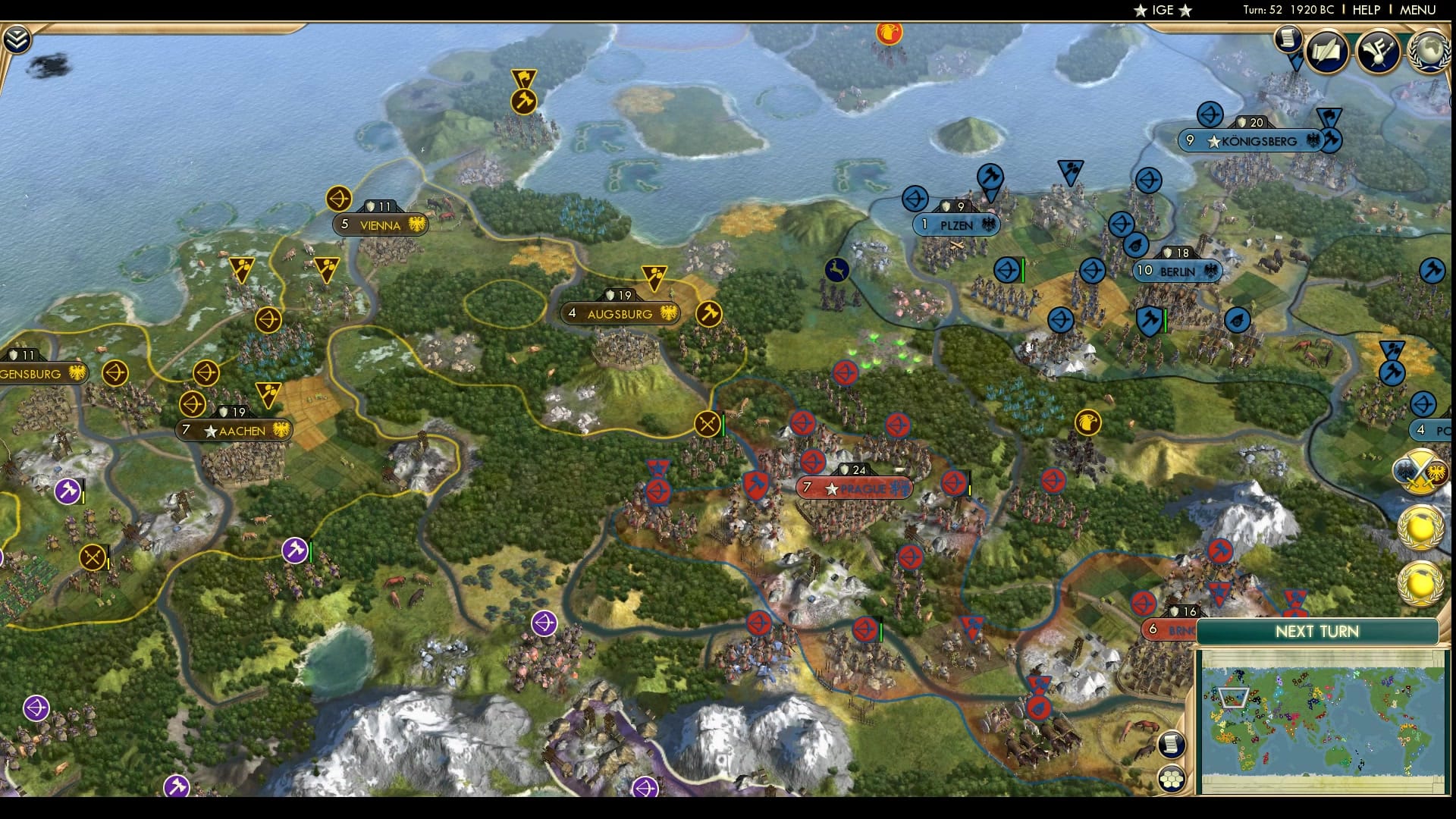Open the Vienna city banner

(x=381, y=225)
